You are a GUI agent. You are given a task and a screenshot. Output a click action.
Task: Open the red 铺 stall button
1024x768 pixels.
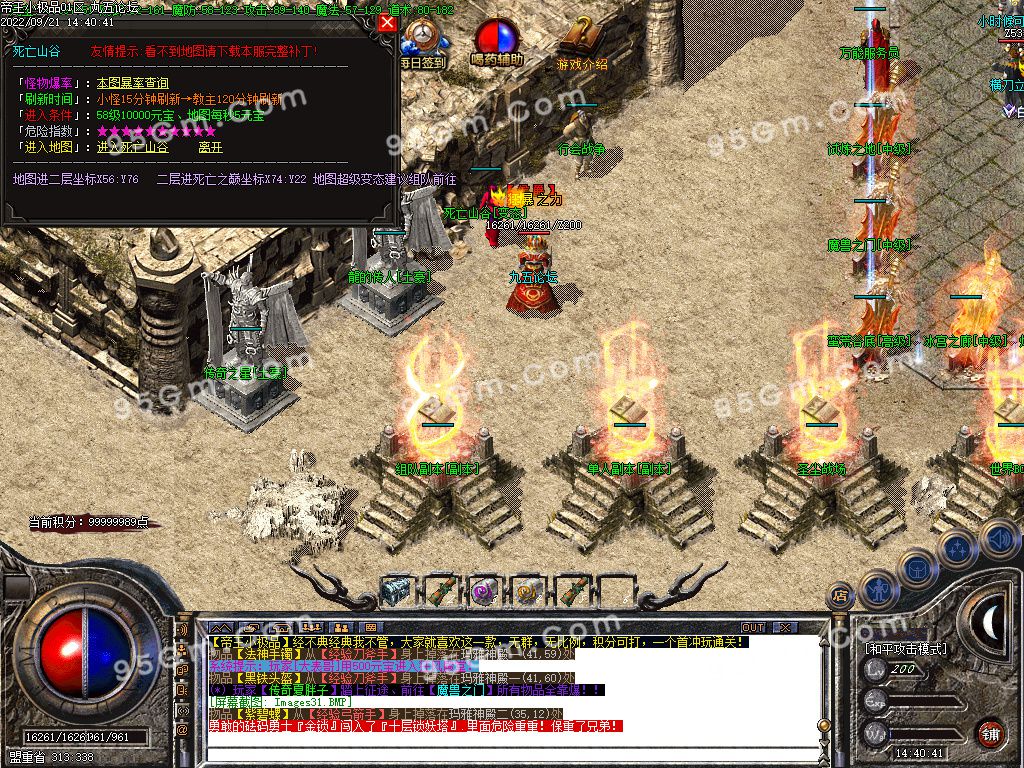[x=990, y=732]
